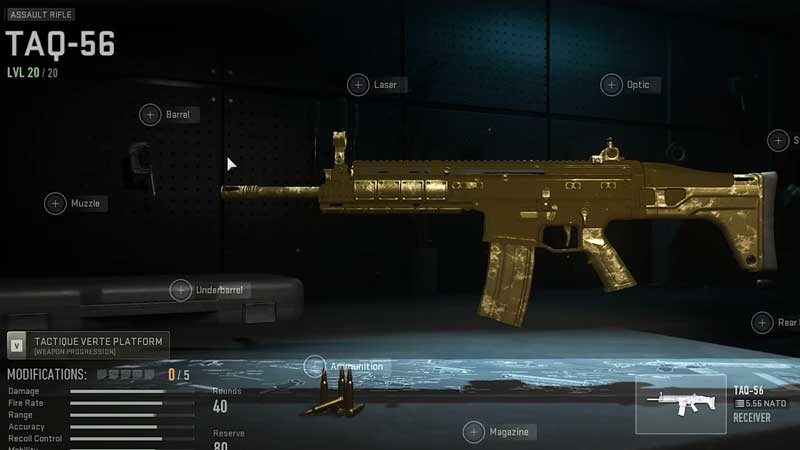Select the Rear Grip attachment slot
Viewport: 800px width, 450px height.
[x=763, y=322]
